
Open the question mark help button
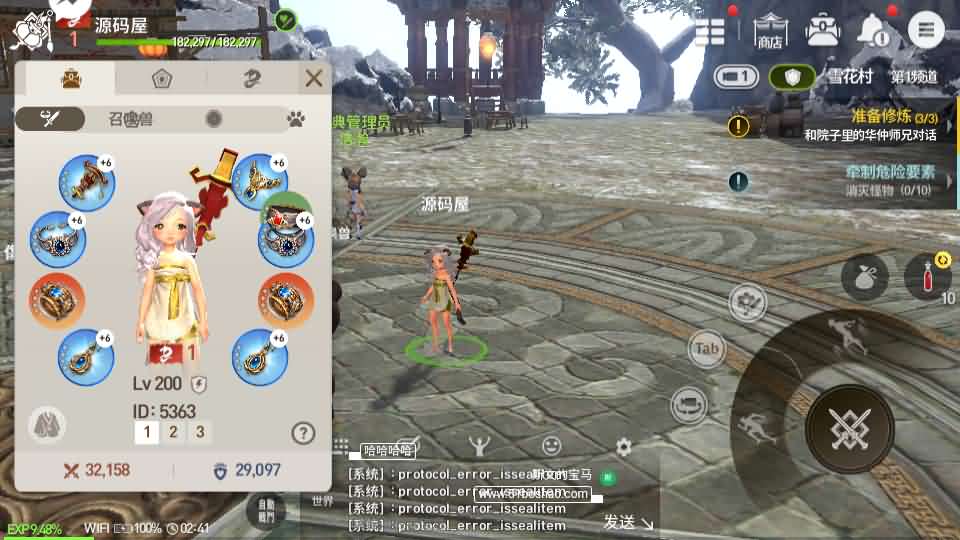coord(303,432)
